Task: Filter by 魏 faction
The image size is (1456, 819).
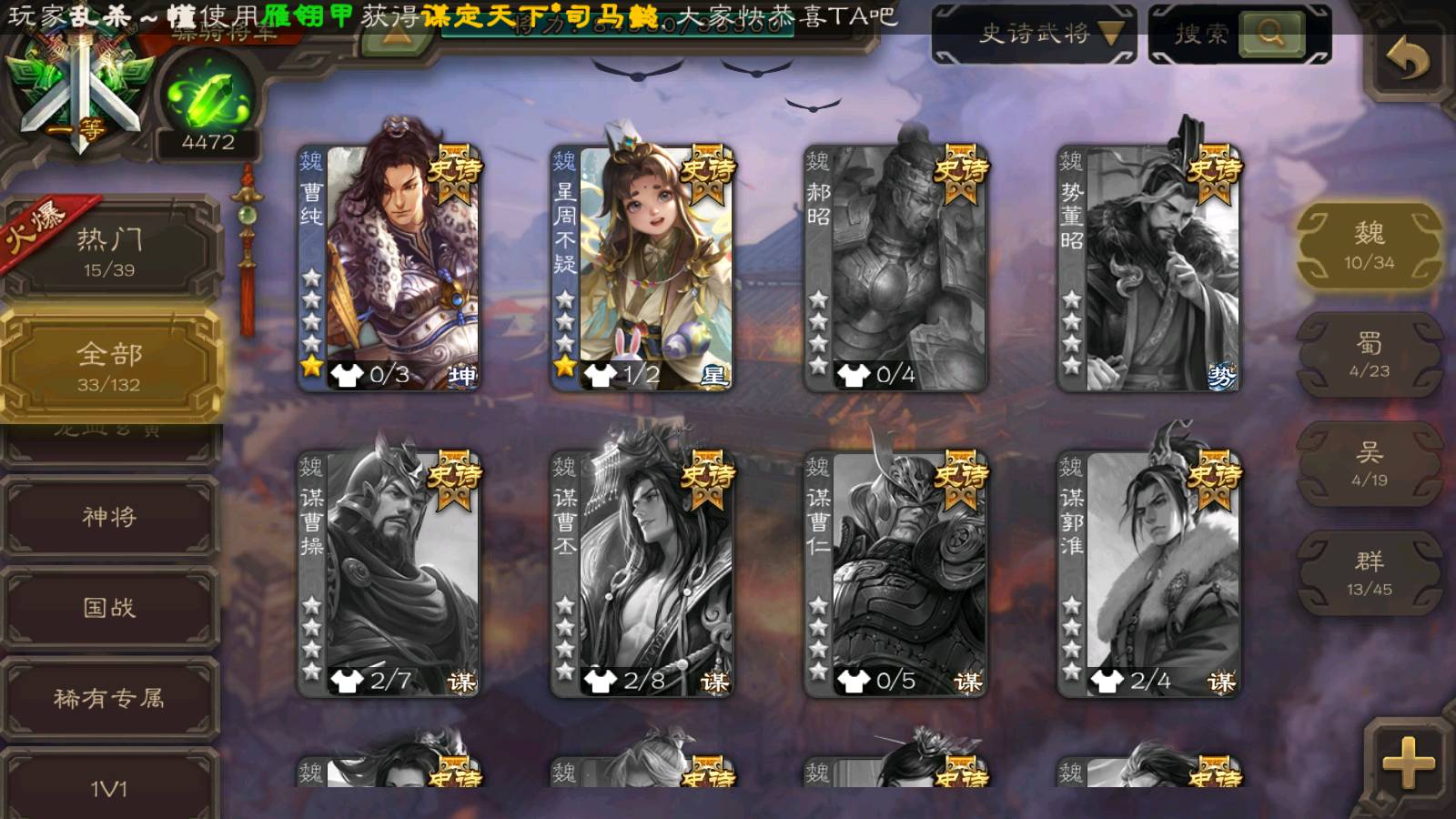Action: (1369, 246)
